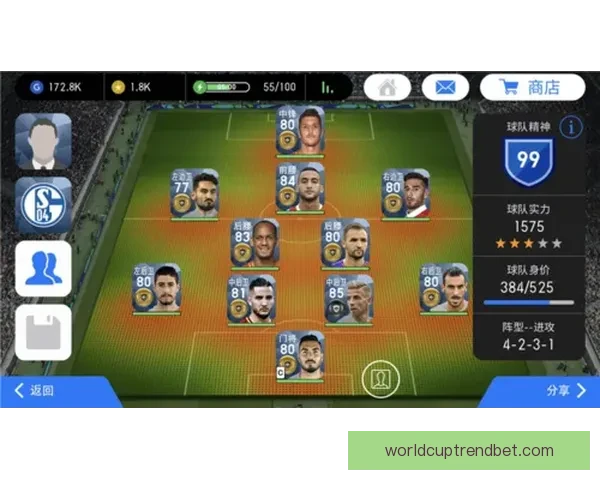The width and height of the screenshot is (600, 480).
Task: Open the squad members tab
Action: pos(43,268)
